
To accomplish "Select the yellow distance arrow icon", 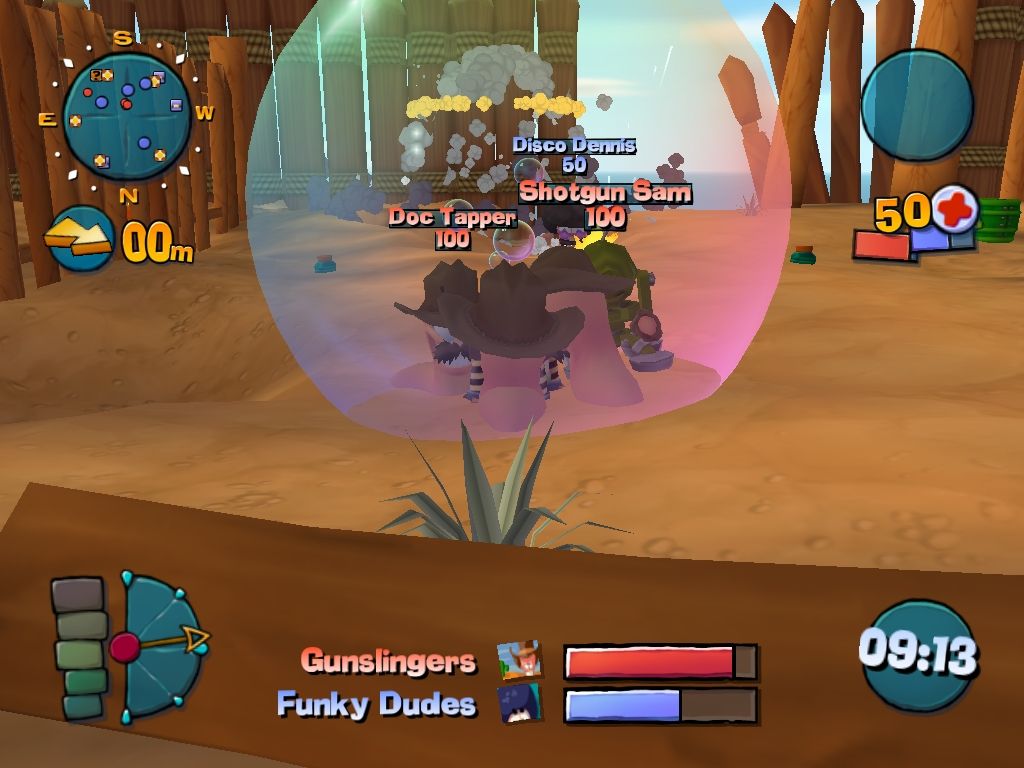I will [x=80, y=239].
